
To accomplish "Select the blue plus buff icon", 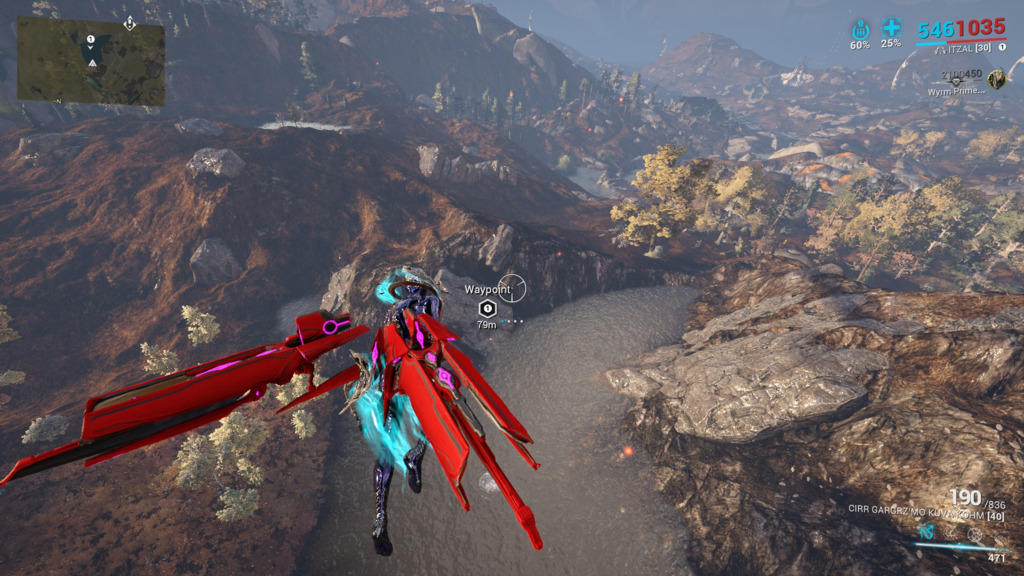I will 891,28.
